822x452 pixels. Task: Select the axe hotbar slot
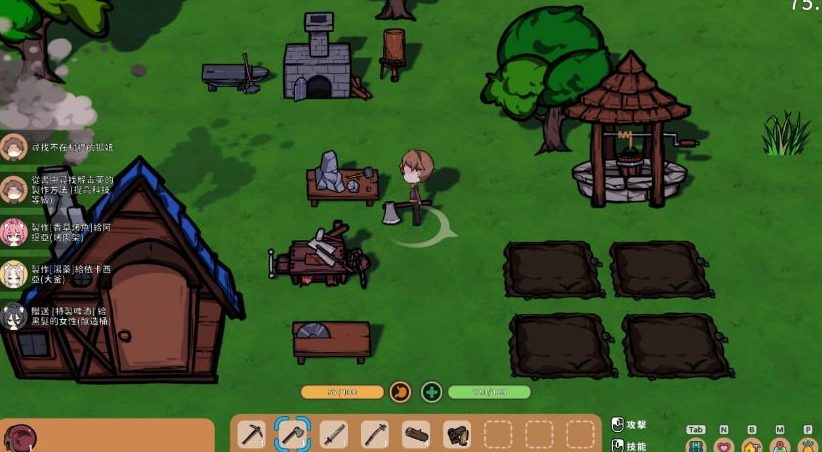293,435
